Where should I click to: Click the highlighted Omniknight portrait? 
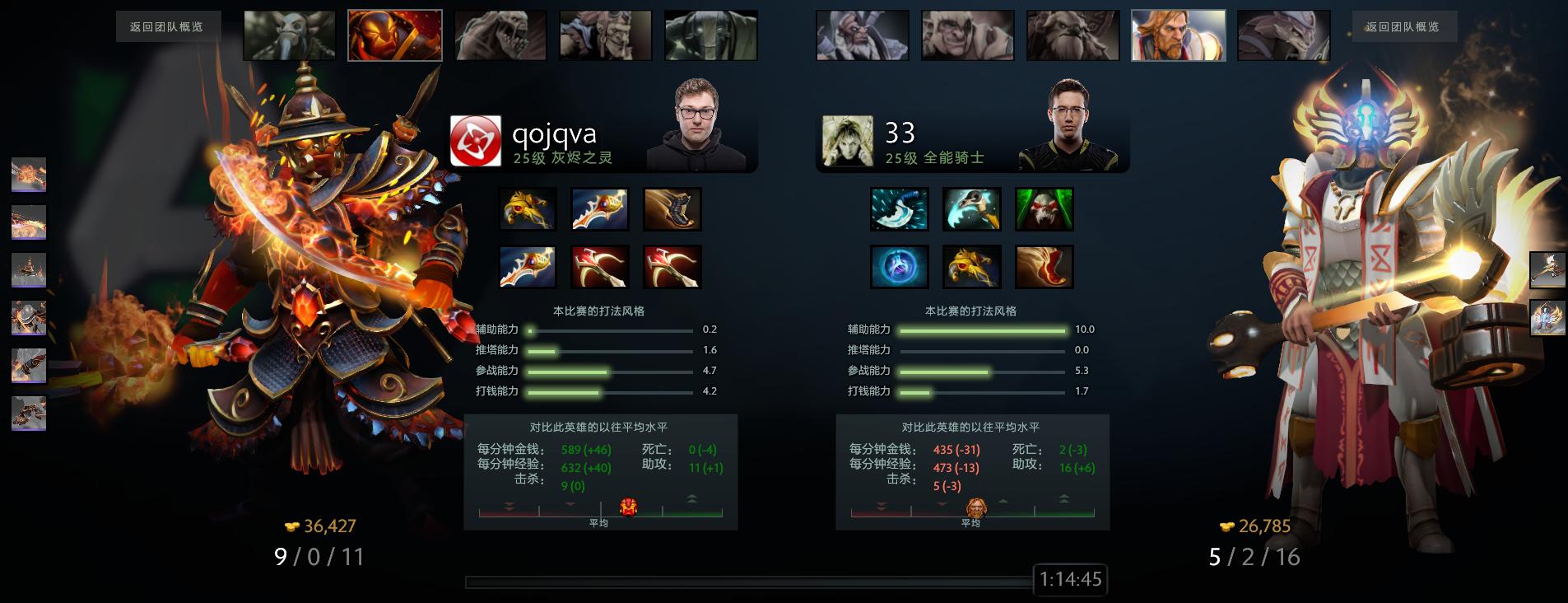point(1178,35)
